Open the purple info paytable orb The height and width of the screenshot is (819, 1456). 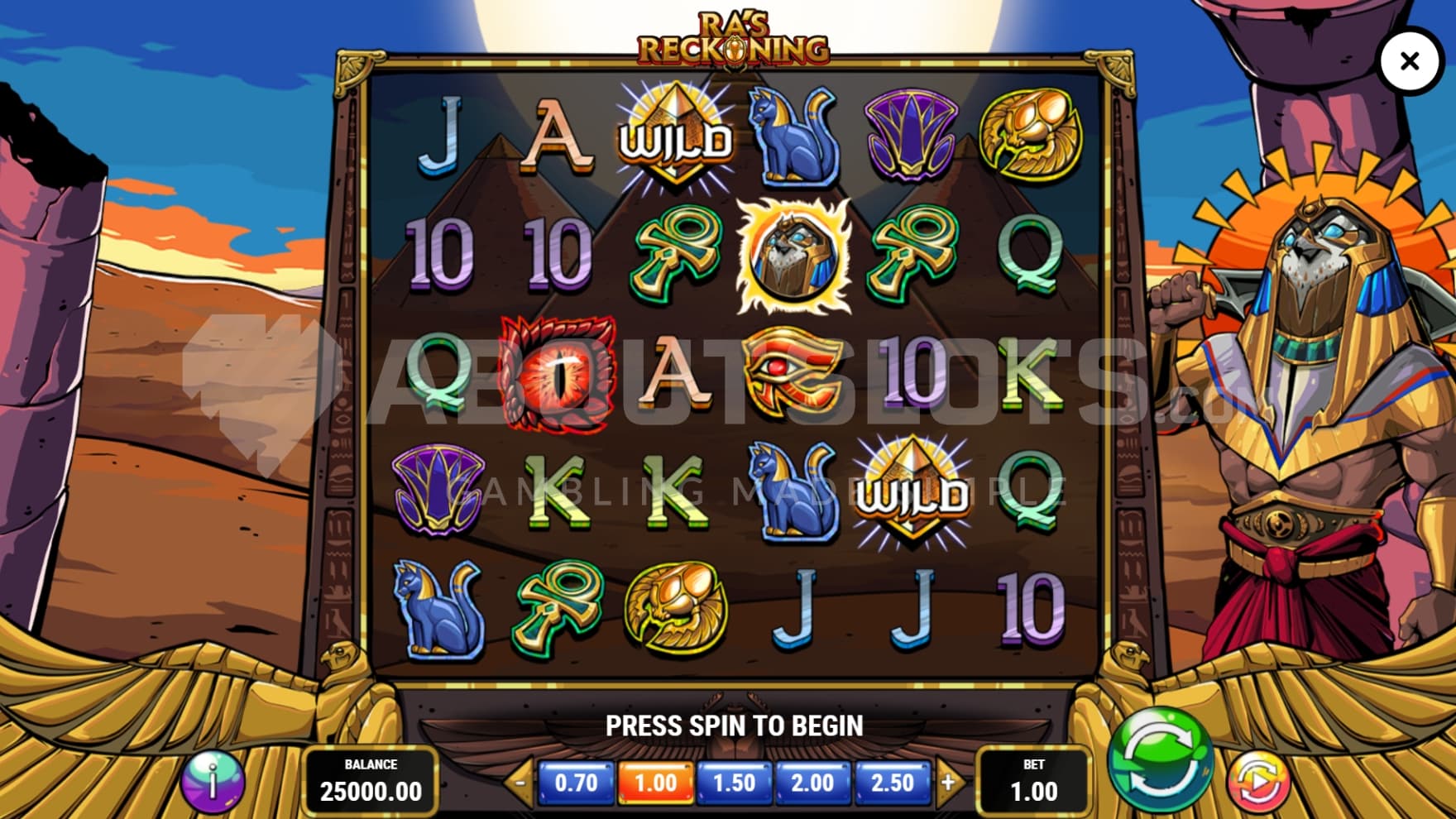coord(213,780)
